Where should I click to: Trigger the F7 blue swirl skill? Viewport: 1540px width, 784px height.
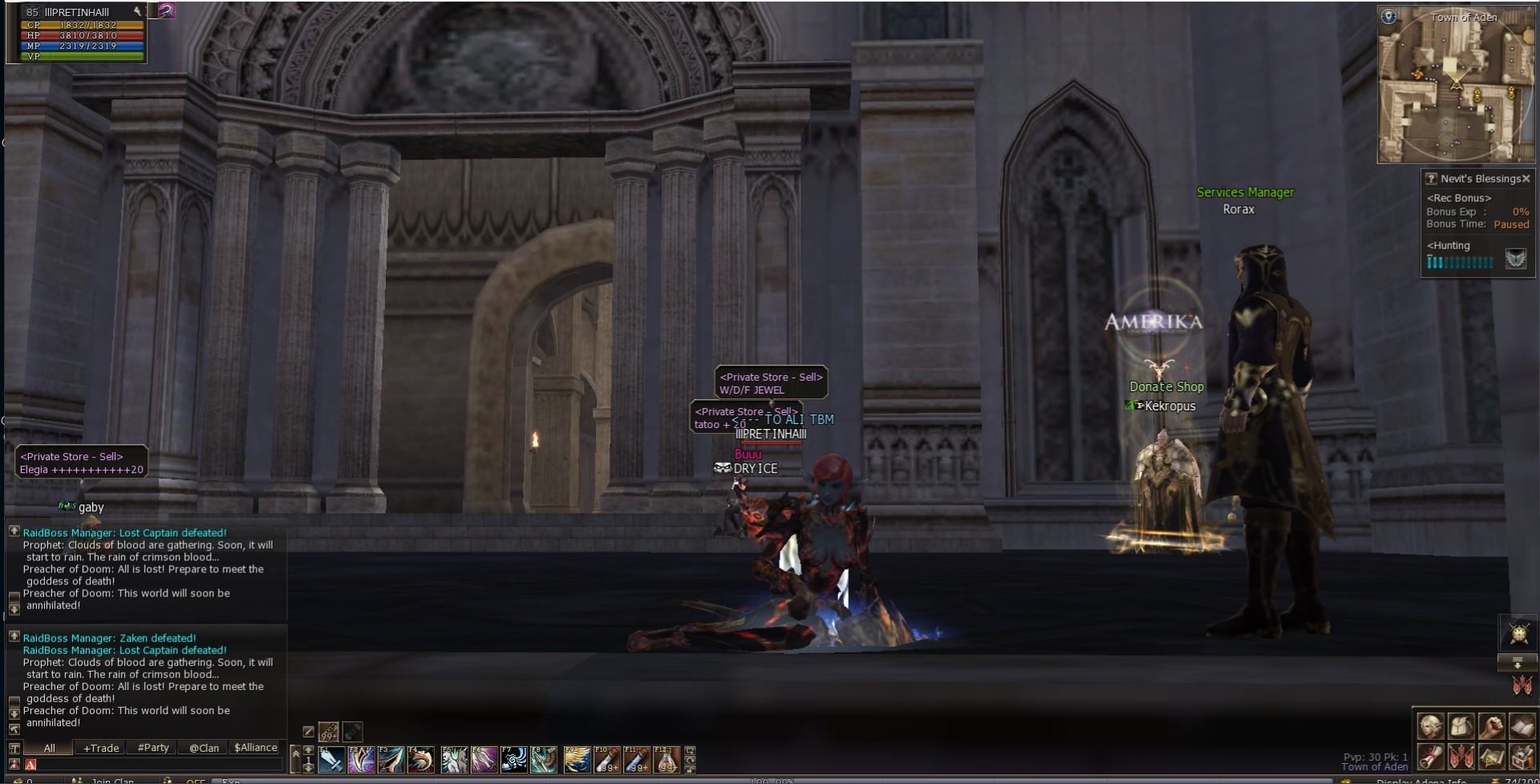click(513, 759)
